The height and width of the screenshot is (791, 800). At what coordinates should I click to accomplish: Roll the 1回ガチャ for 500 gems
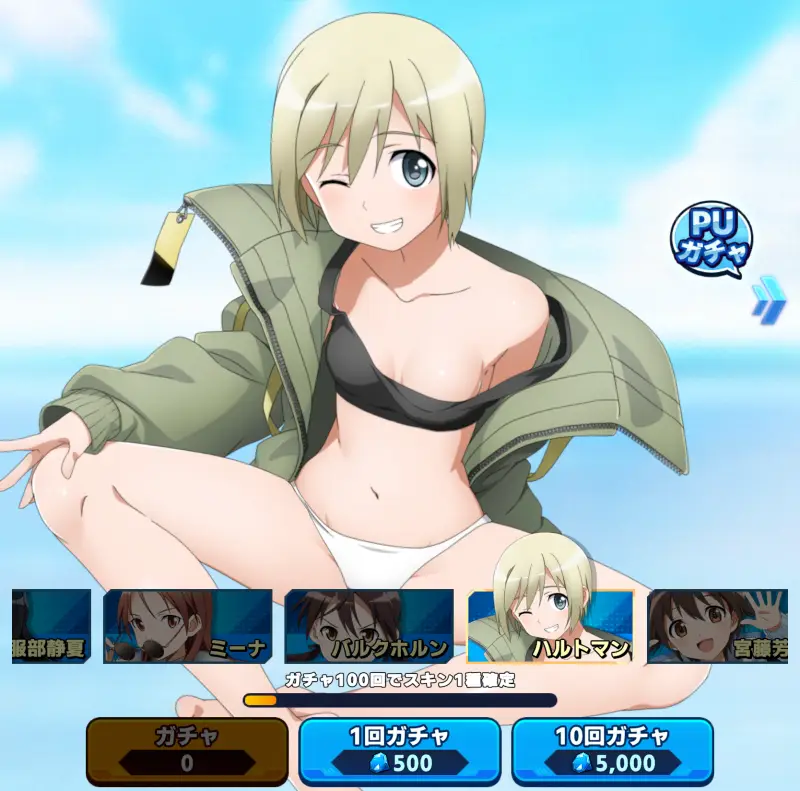point(400,750)
